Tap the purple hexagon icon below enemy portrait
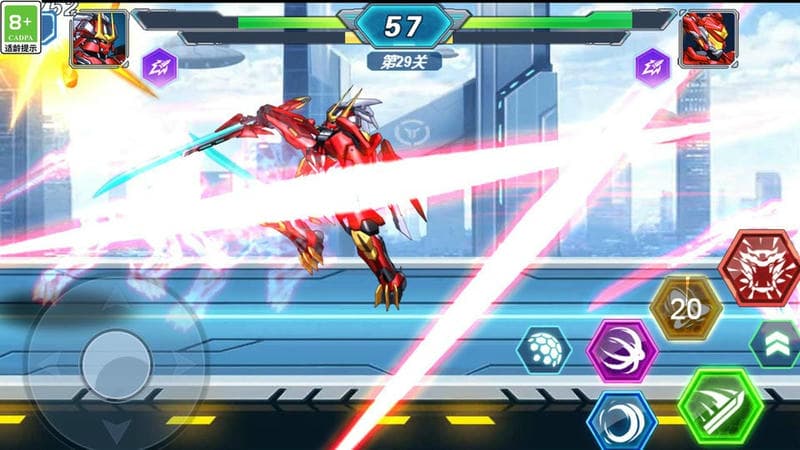The height and width of the screenshot is (450, 800). tap(653, 67)
